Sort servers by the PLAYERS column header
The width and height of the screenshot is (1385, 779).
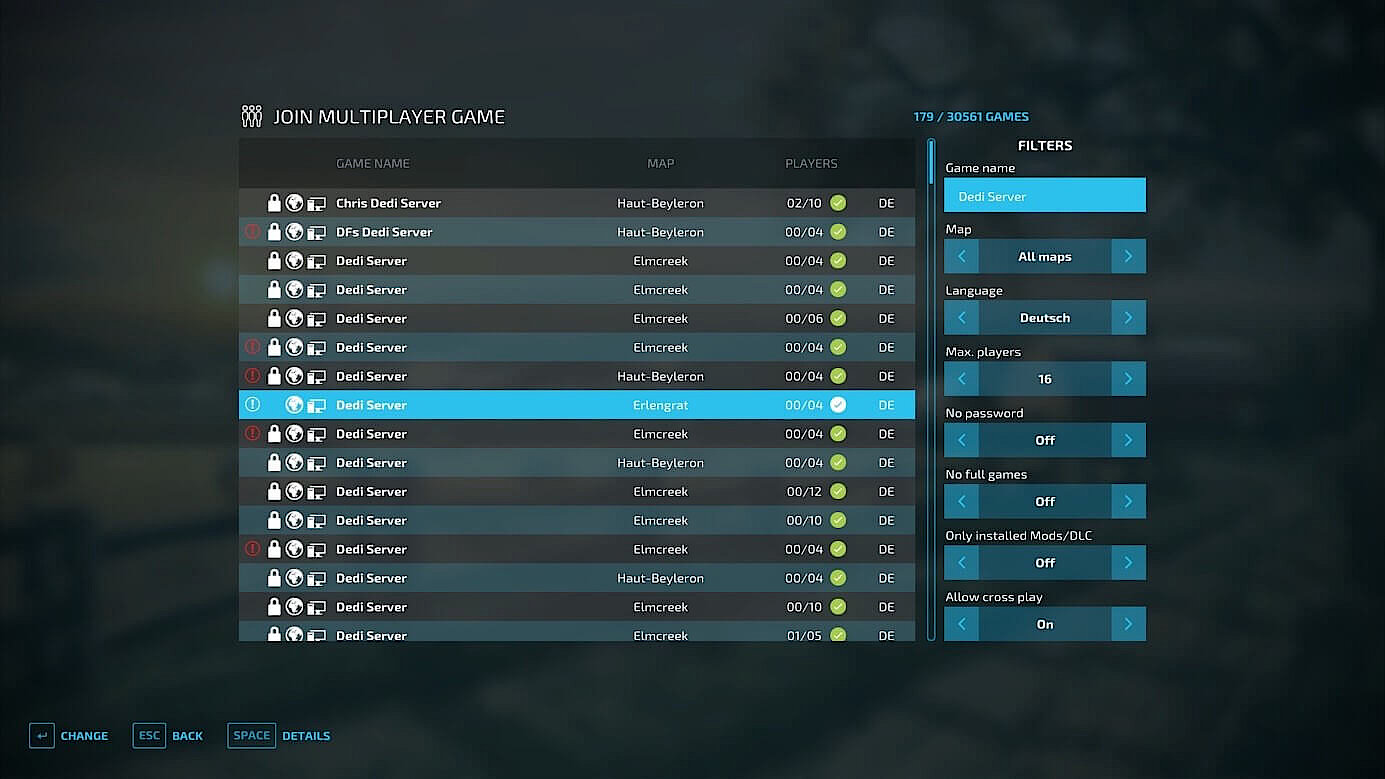point(811,163)
